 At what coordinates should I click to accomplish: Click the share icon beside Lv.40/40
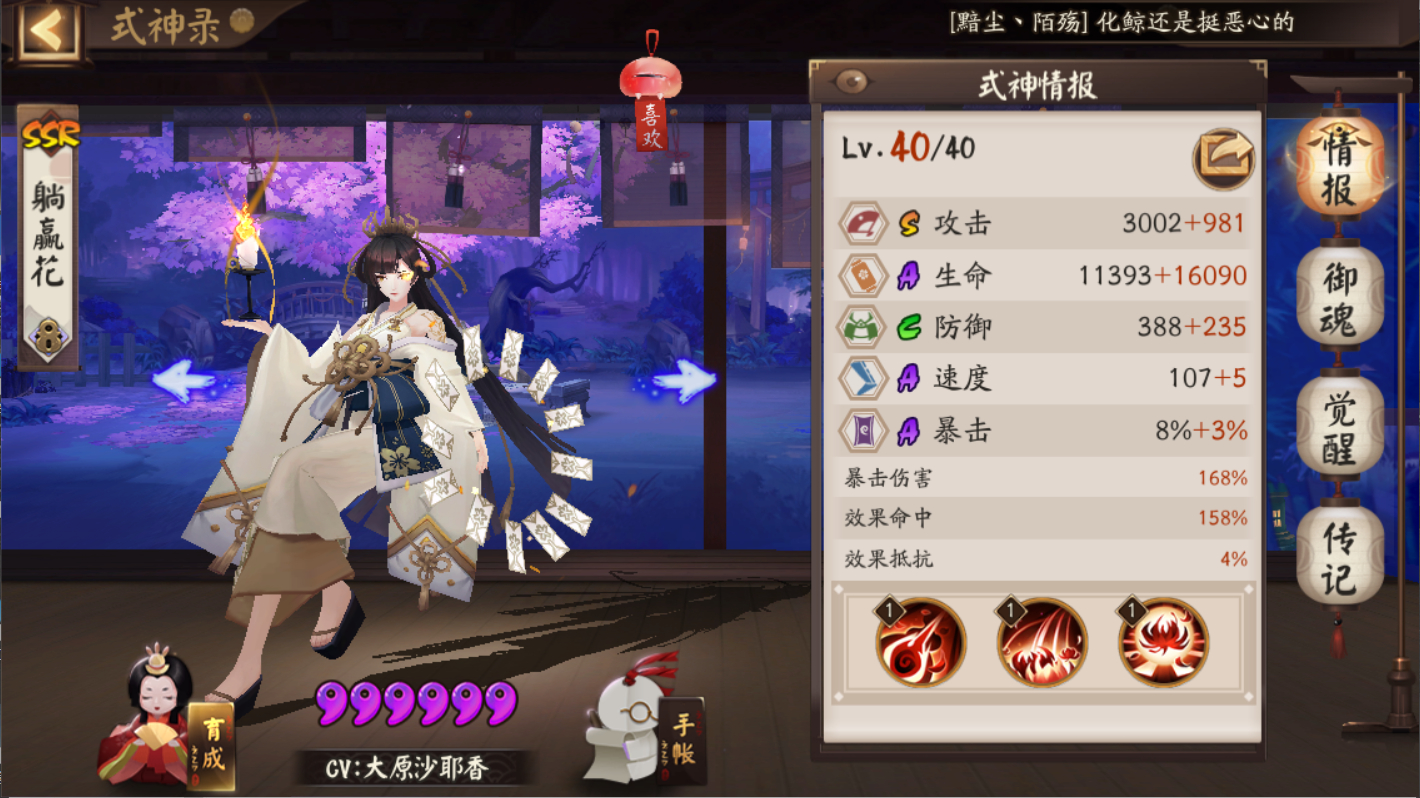pos(1224,156)
